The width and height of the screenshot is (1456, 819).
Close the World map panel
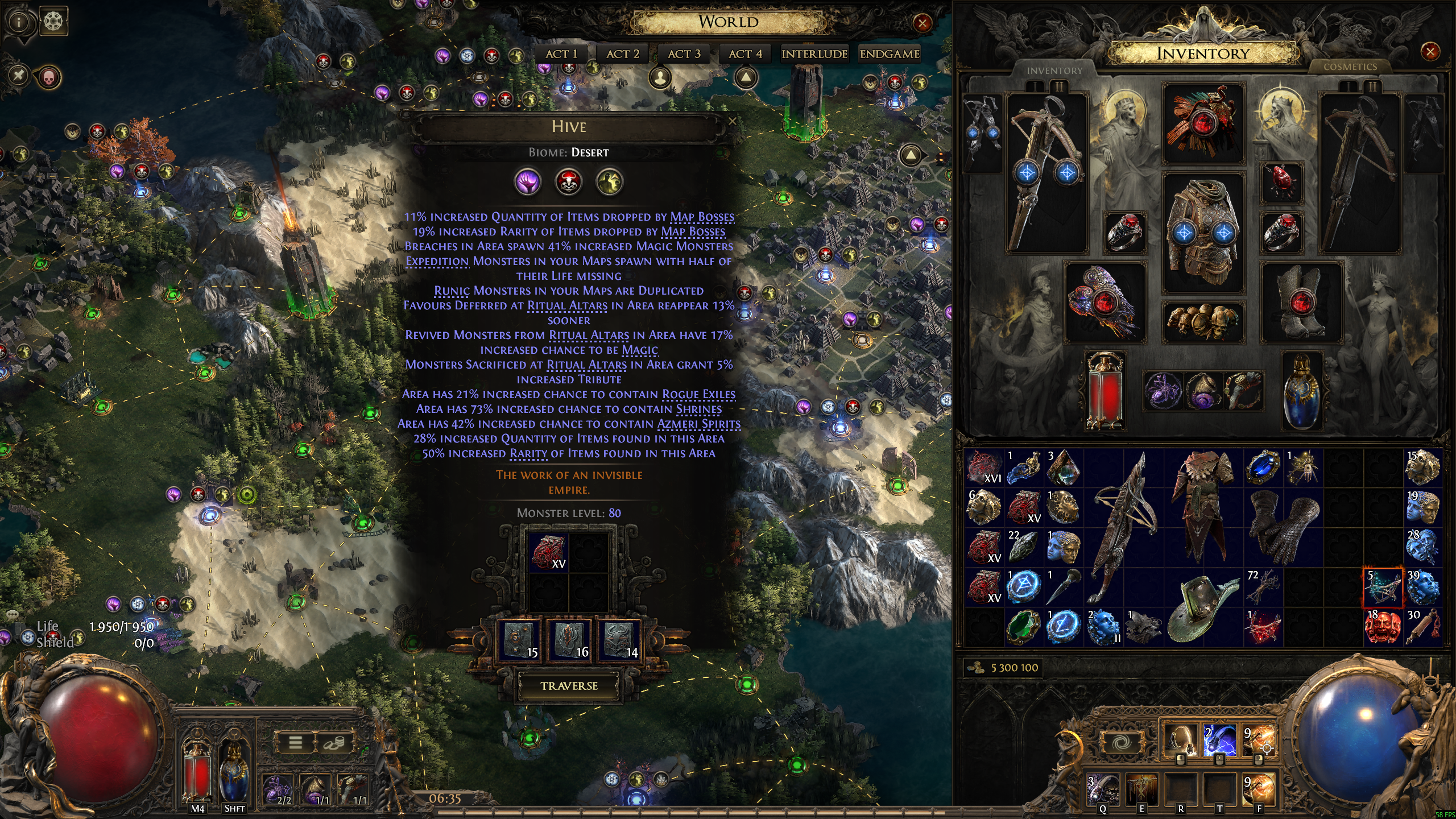[922, 23]
